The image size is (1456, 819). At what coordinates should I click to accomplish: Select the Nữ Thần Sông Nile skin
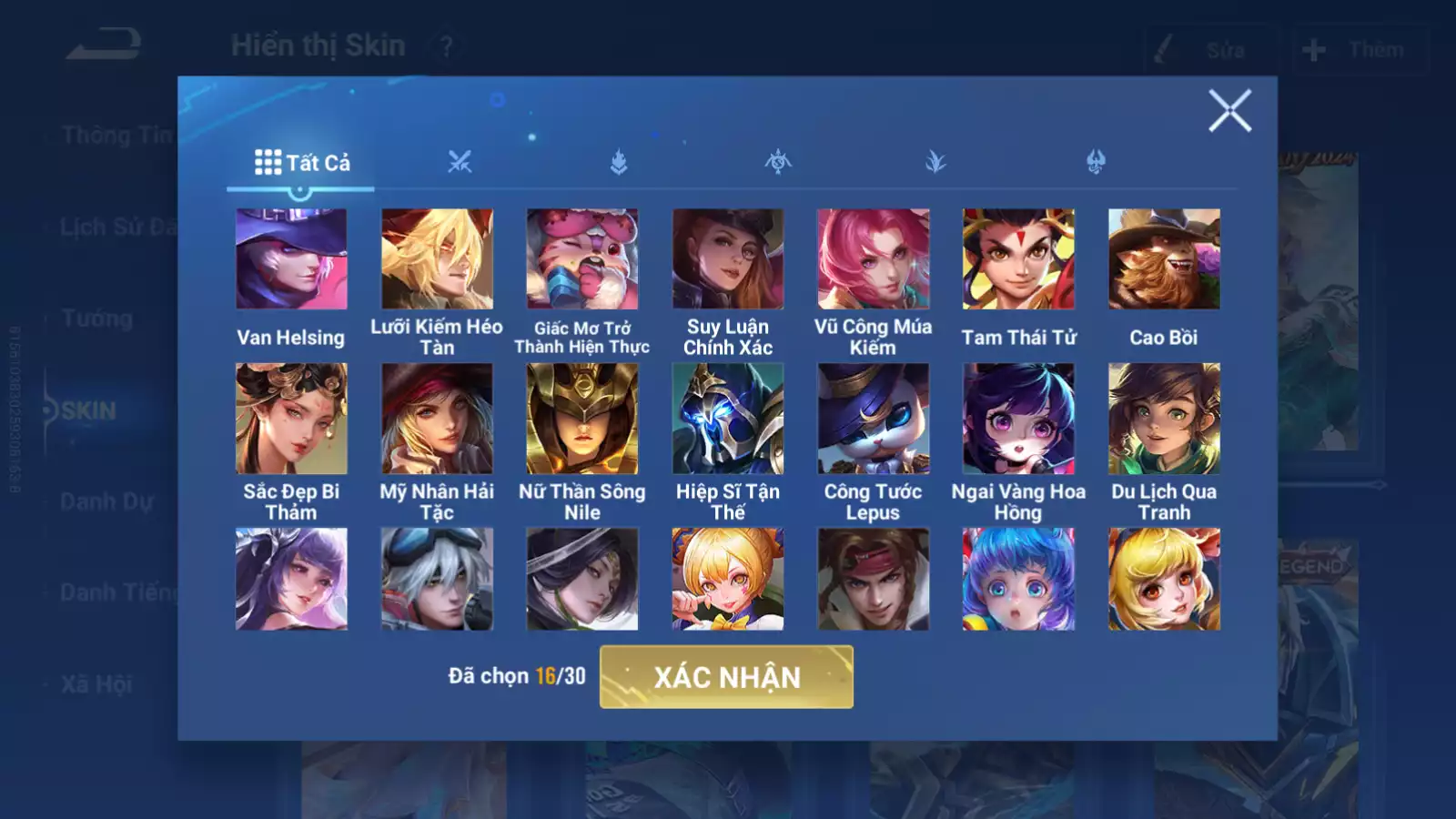point(582,419)
